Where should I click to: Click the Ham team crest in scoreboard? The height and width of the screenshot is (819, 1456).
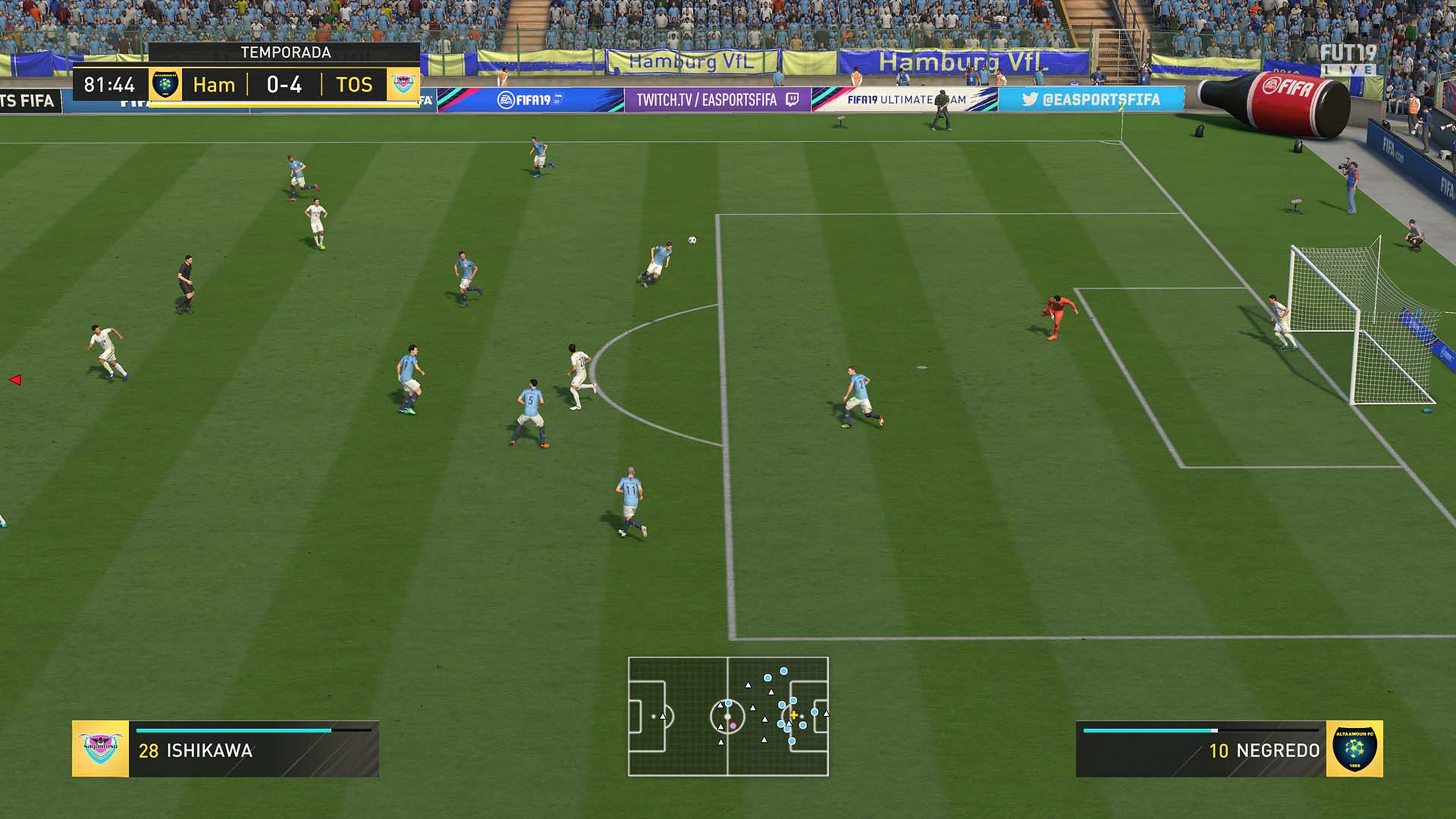coord(166,84)
